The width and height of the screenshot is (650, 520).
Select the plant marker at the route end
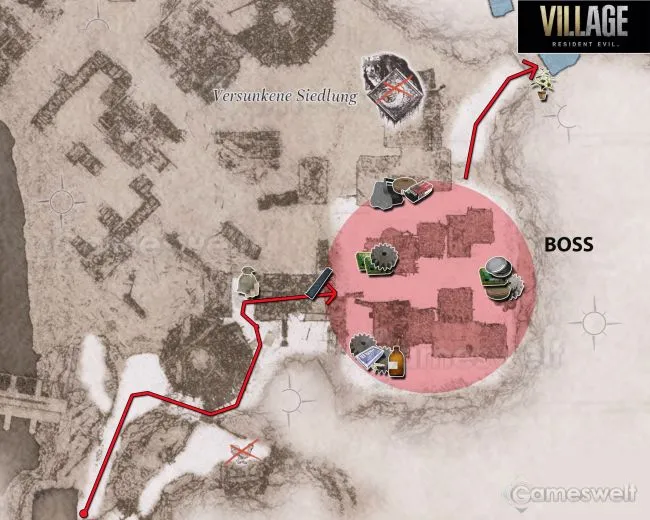[545, 84]
